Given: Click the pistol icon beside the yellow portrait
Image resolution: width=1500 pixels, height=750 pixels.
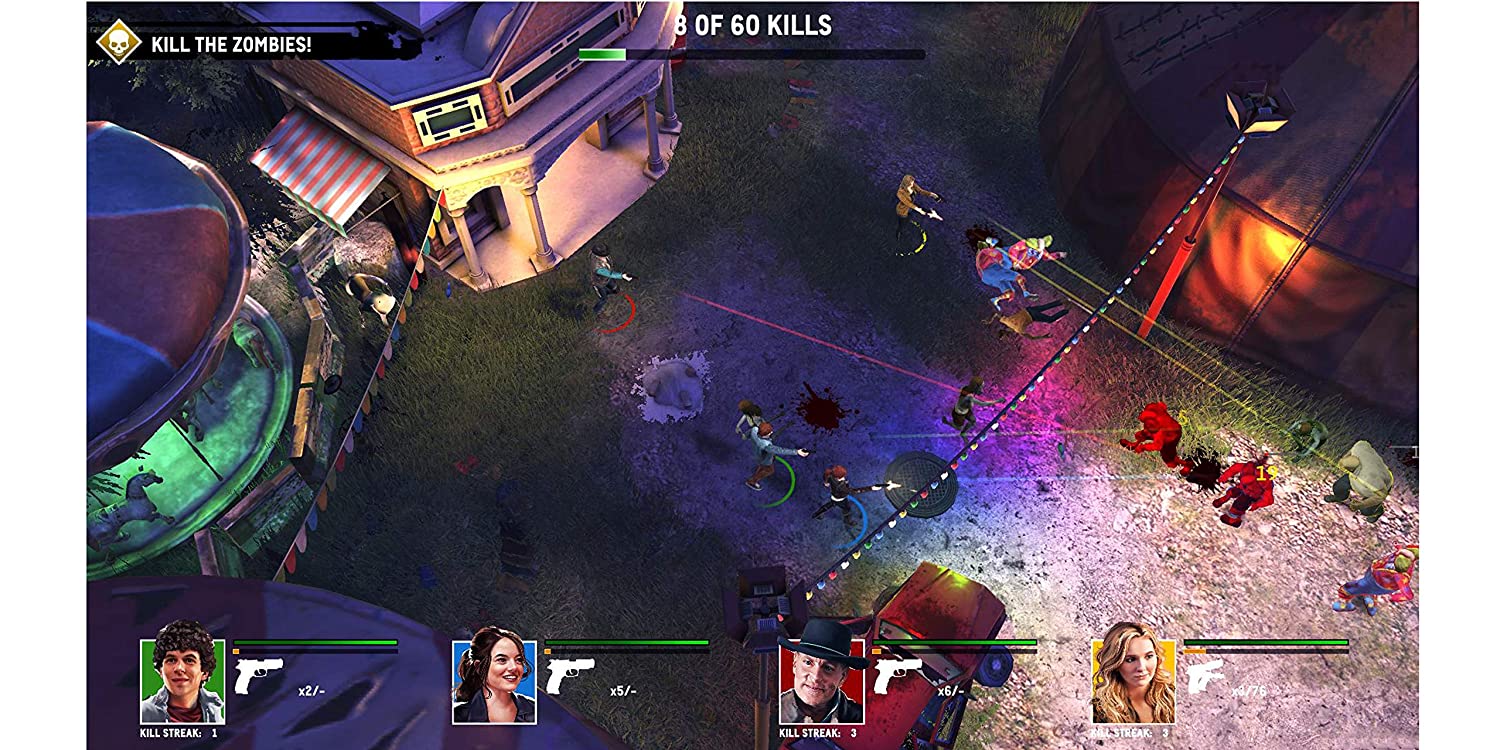Looking at the screenshot, I should [x=1207, y=677].
